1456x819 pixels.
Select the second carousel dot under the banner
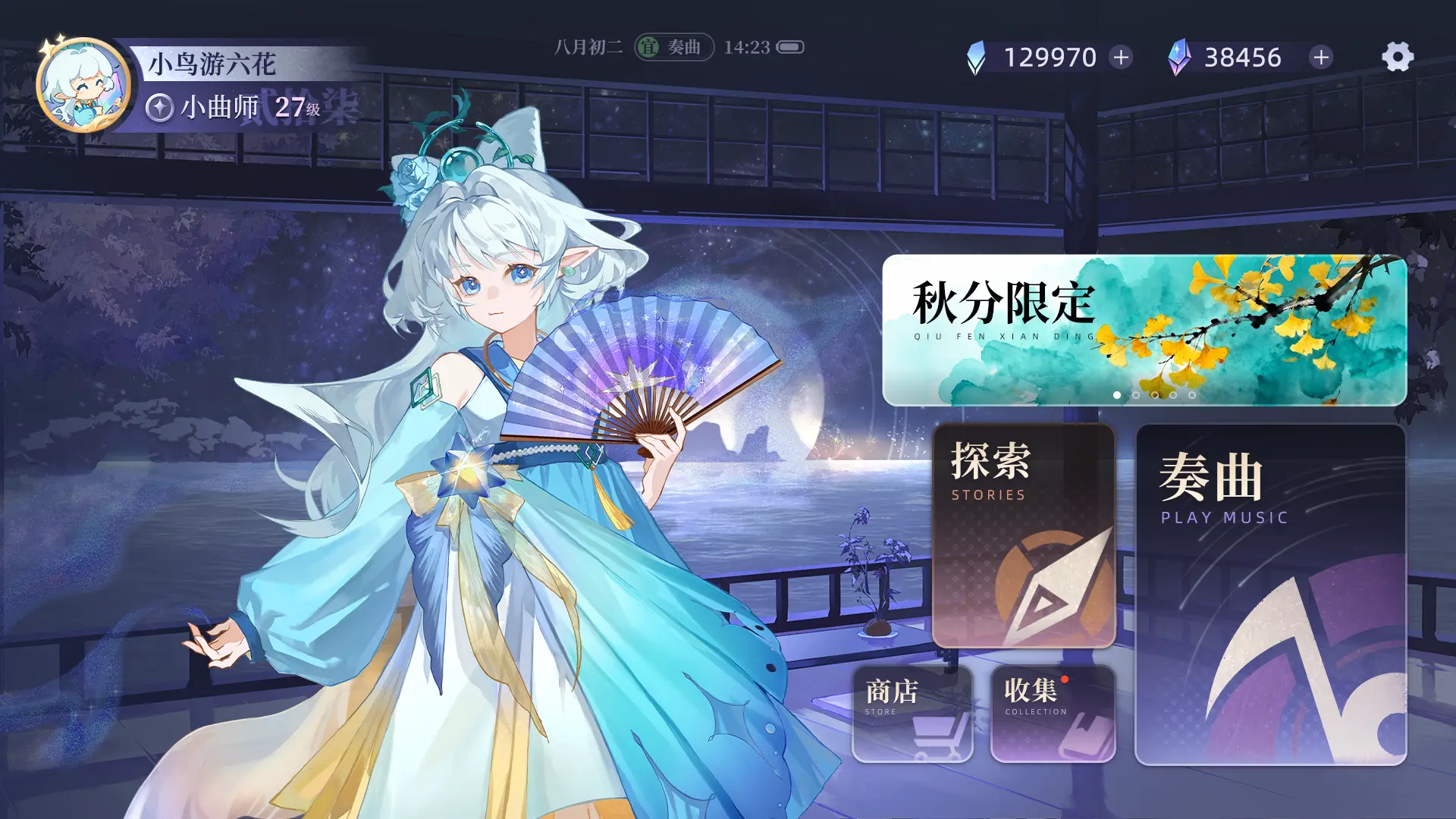[x=1136, y=397]
